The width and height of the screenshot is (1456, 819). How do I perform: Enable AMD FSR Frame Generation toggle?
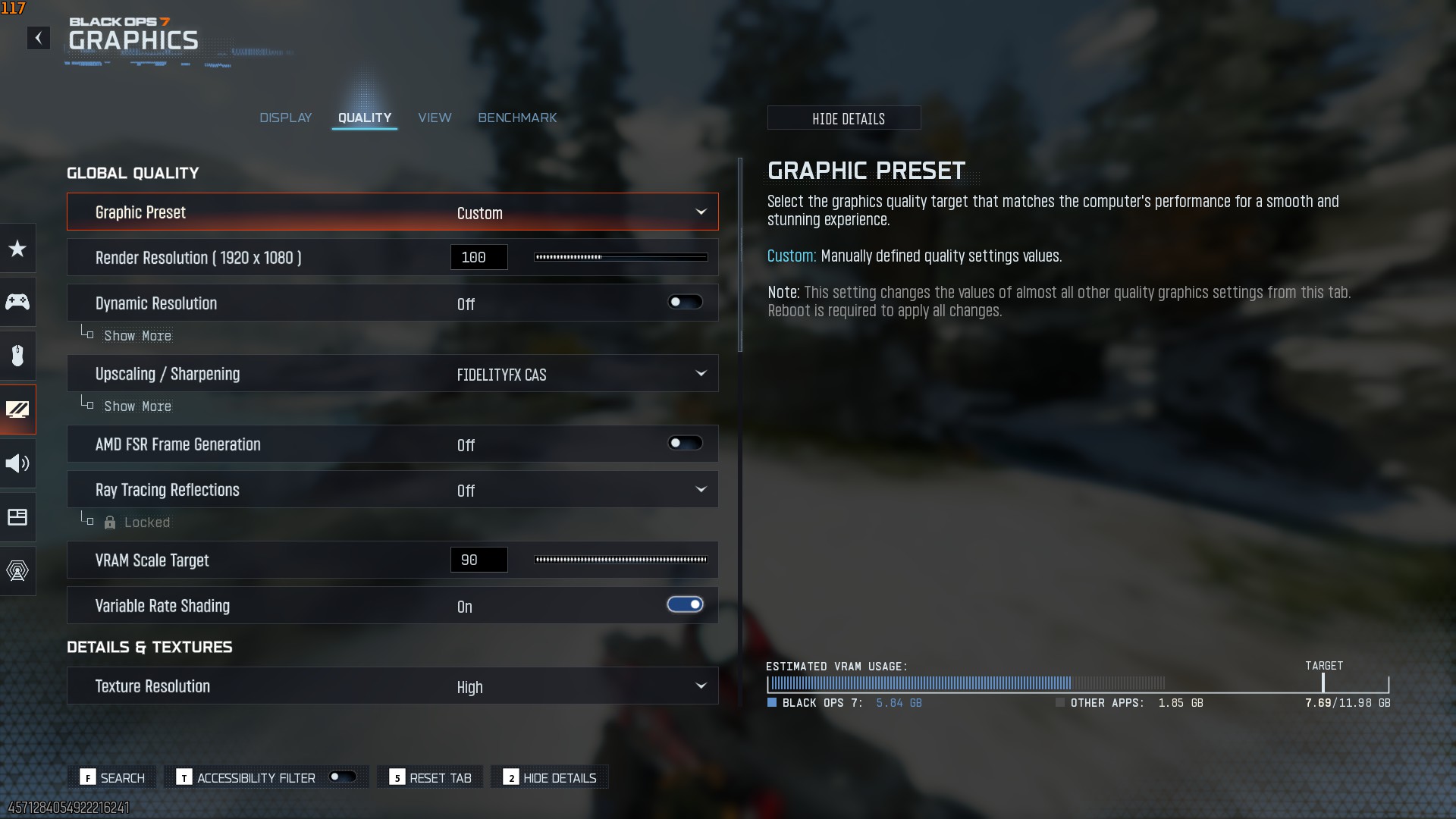pos(685,444)
